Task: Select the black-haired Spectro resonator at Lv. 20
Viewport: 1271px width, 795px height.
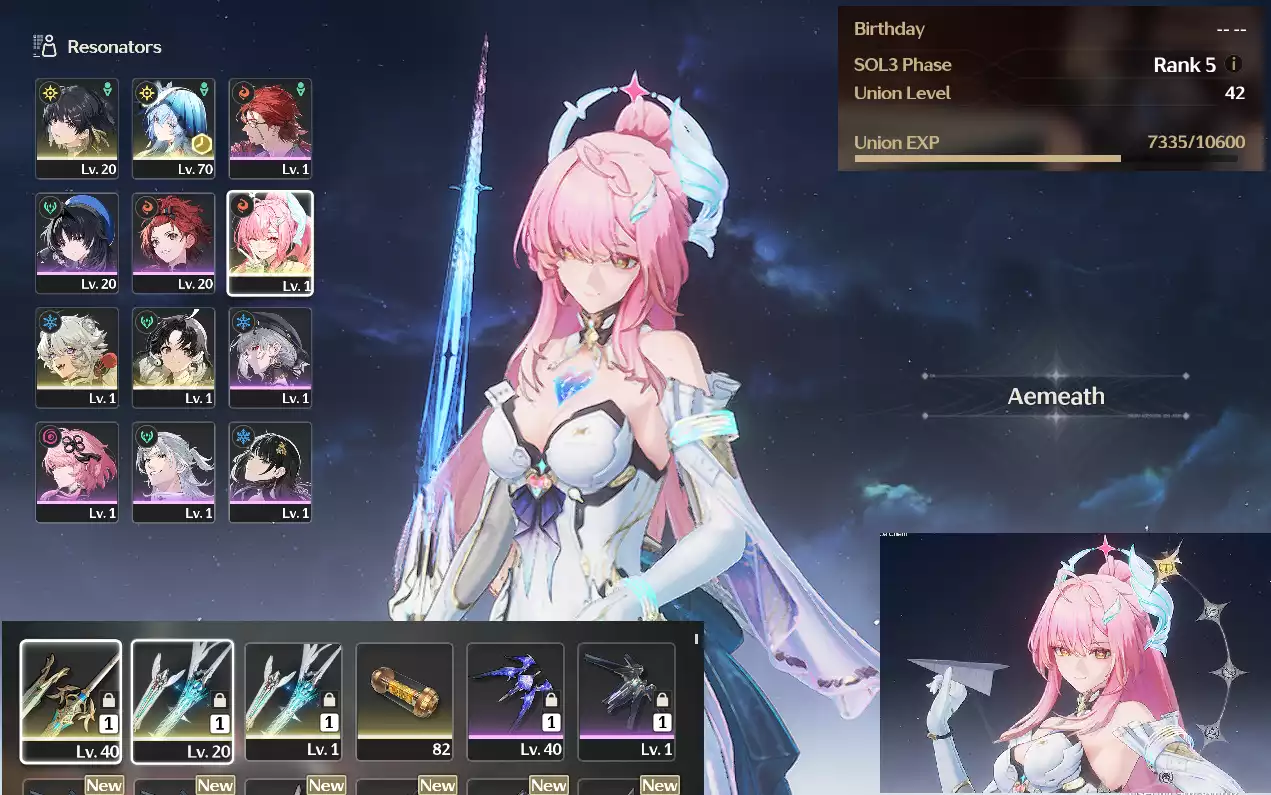Action: click(x=77, y=128)
